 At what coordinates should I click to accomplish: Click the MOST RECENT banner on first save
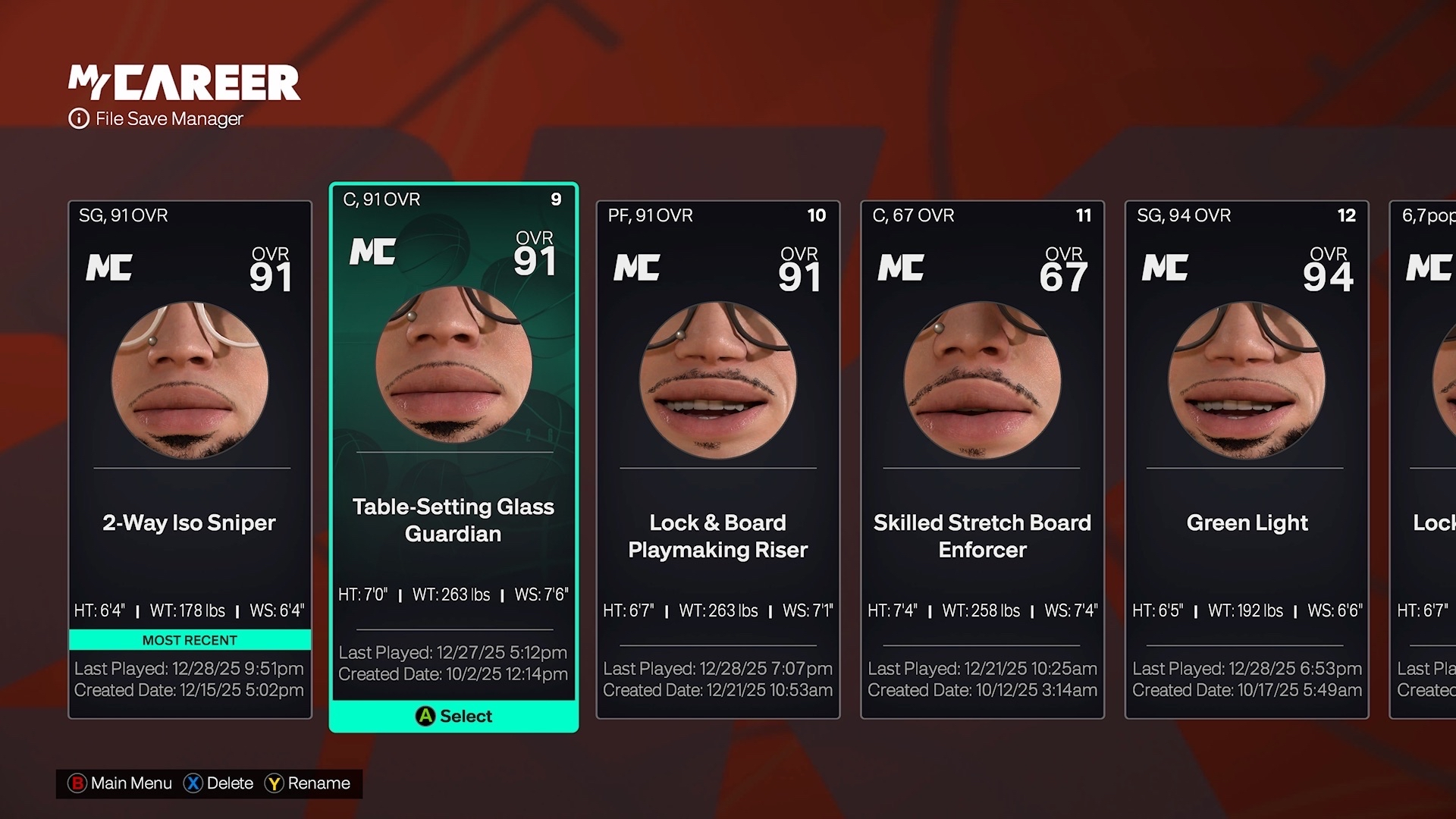190,640
